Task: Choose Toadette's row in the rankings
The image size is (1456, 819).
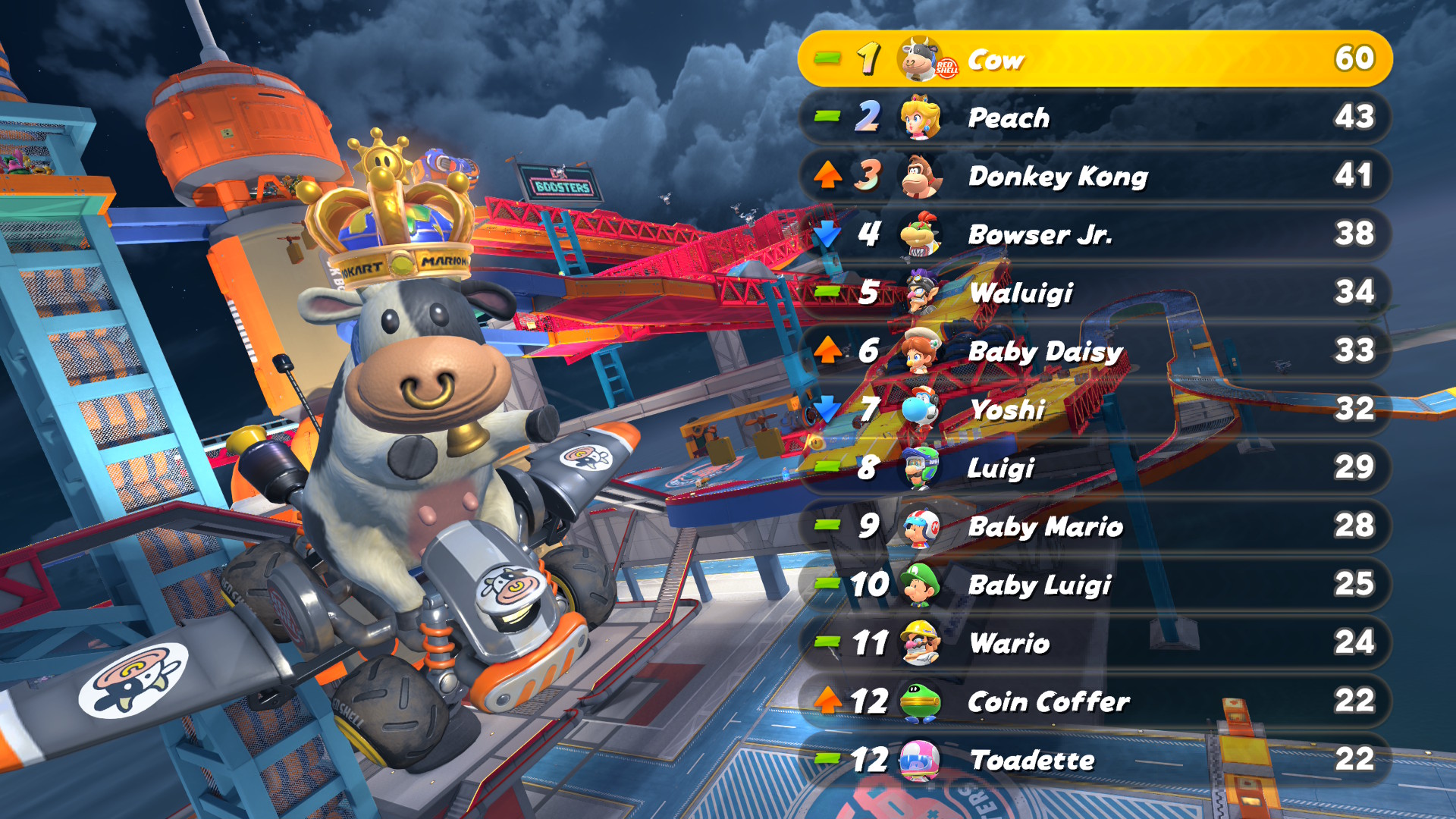Action: click(x=1095, y=760)
